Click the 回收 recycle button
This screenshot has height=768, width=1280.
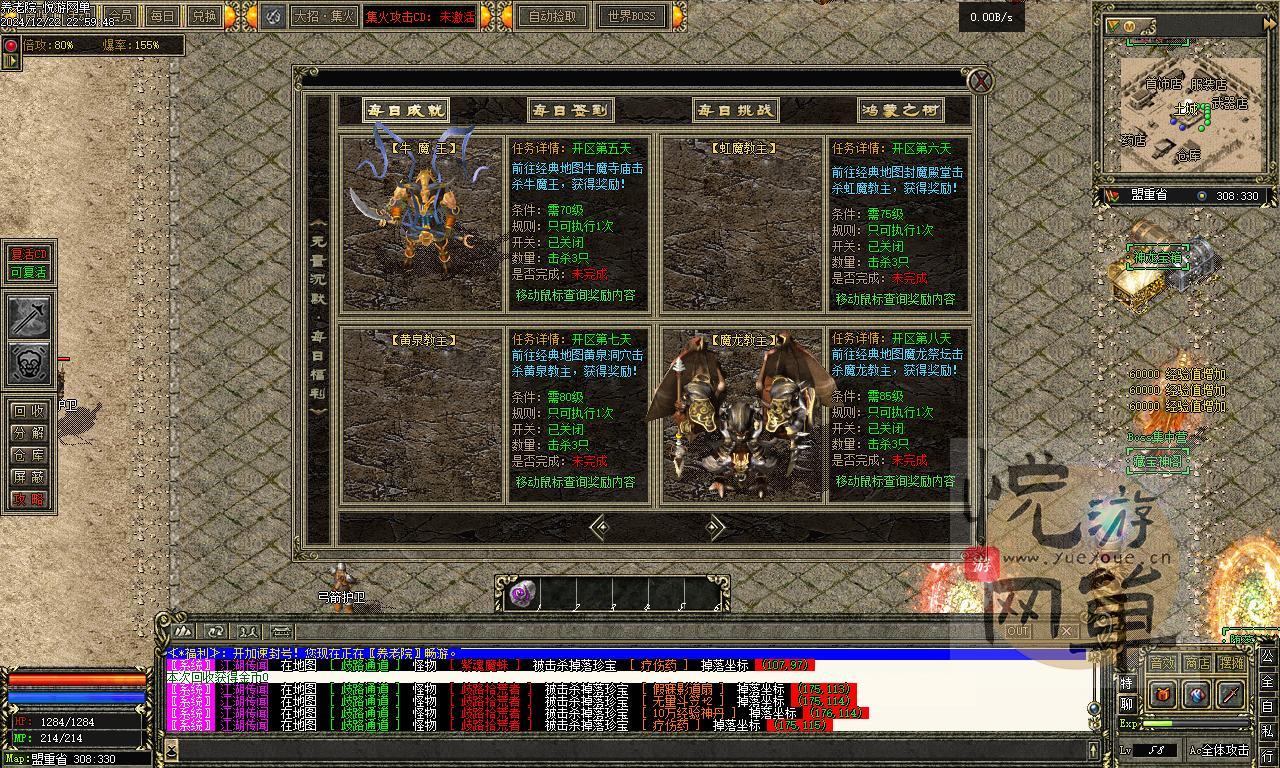tap(29, 411)
